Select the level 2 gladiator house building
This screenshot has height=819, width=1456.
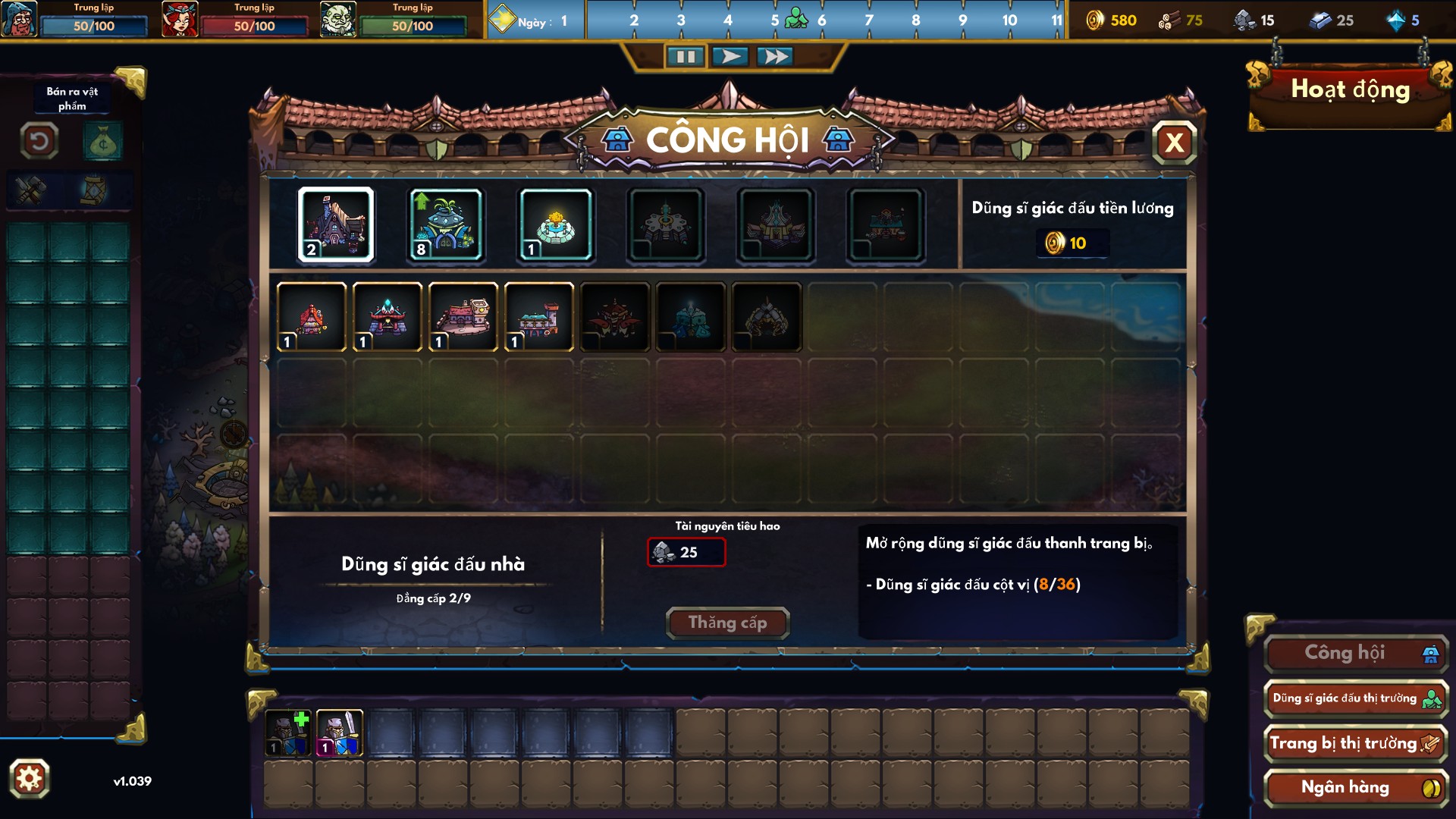coord(336,224)
